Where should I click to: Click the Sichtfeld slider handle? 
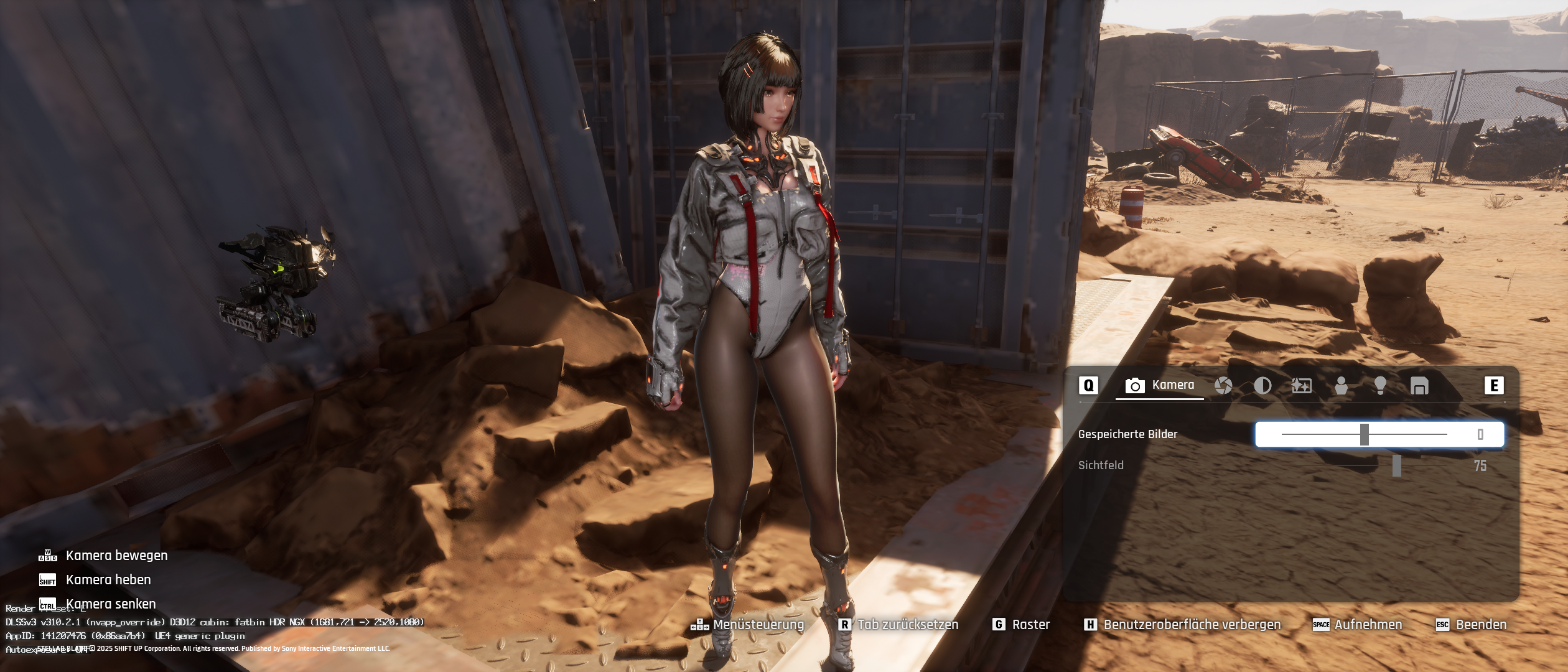point(1397,465)
